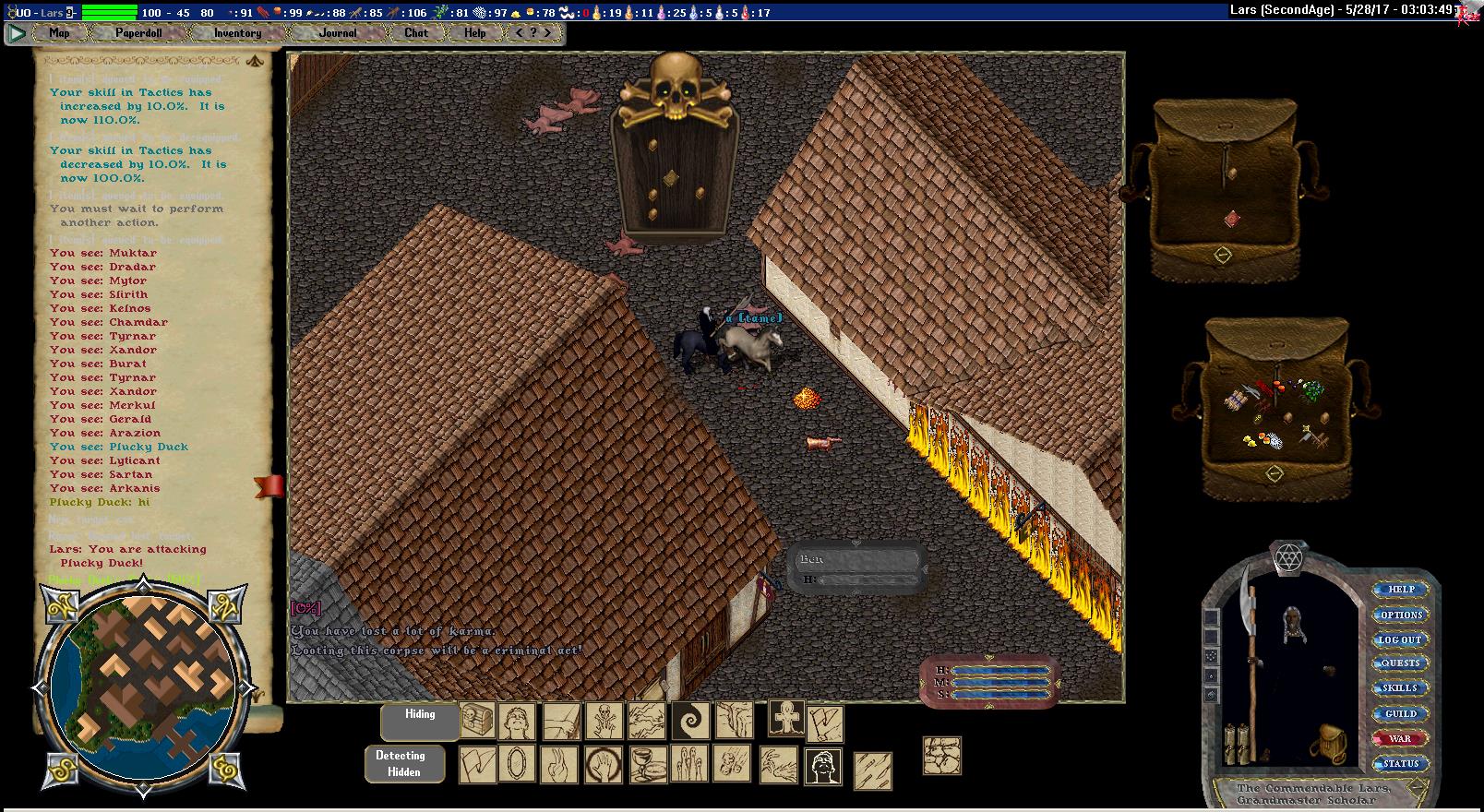Open the QUESTS button on the paperdoll
This screenshot has width=1484, height=812.
(x=1400, y=663)
